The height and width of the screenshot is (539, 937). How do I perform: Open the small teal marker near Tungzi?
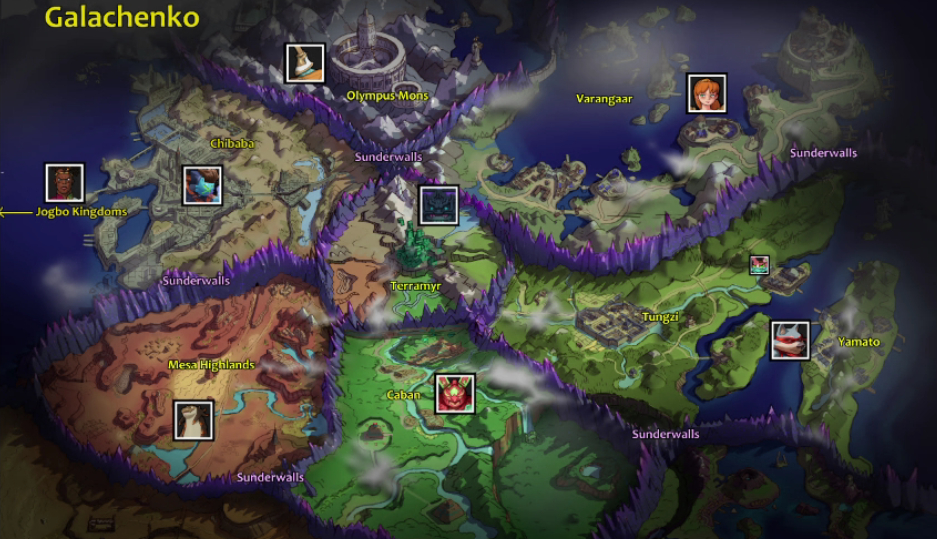tap(760, 264)
